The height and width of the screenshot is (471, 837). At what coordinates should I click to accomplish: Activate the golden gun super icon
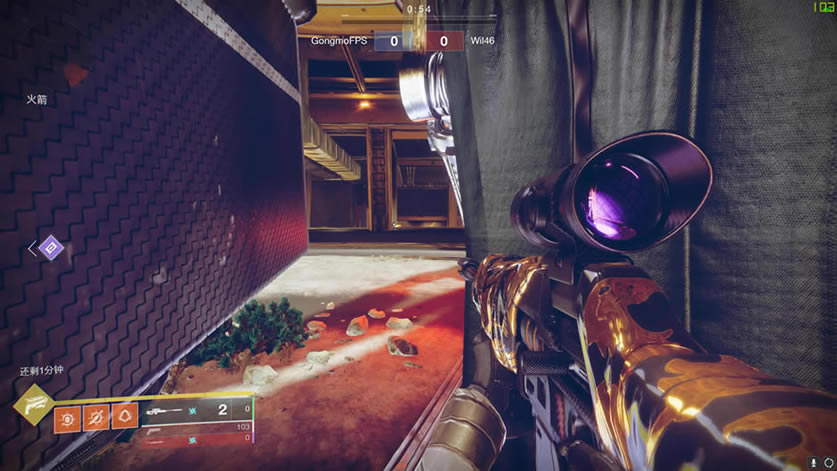tap(32, 404)
